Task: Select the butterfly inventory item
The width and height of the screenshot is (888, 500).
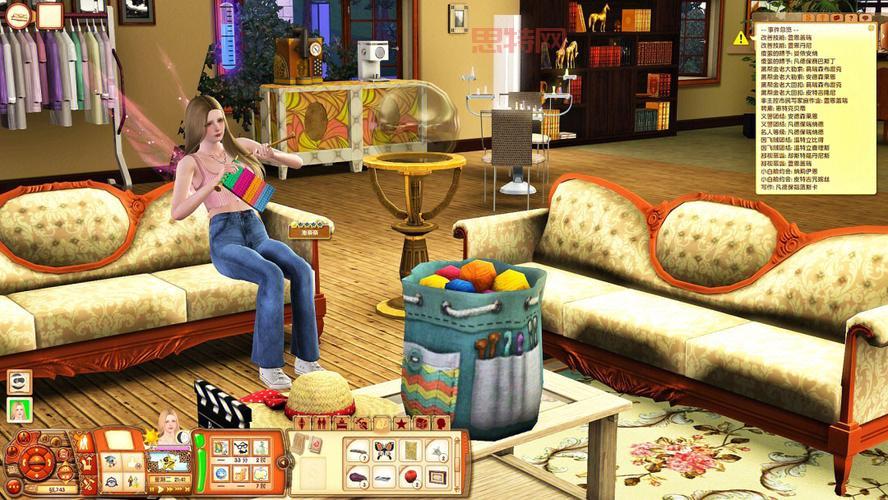Action: 384,451
